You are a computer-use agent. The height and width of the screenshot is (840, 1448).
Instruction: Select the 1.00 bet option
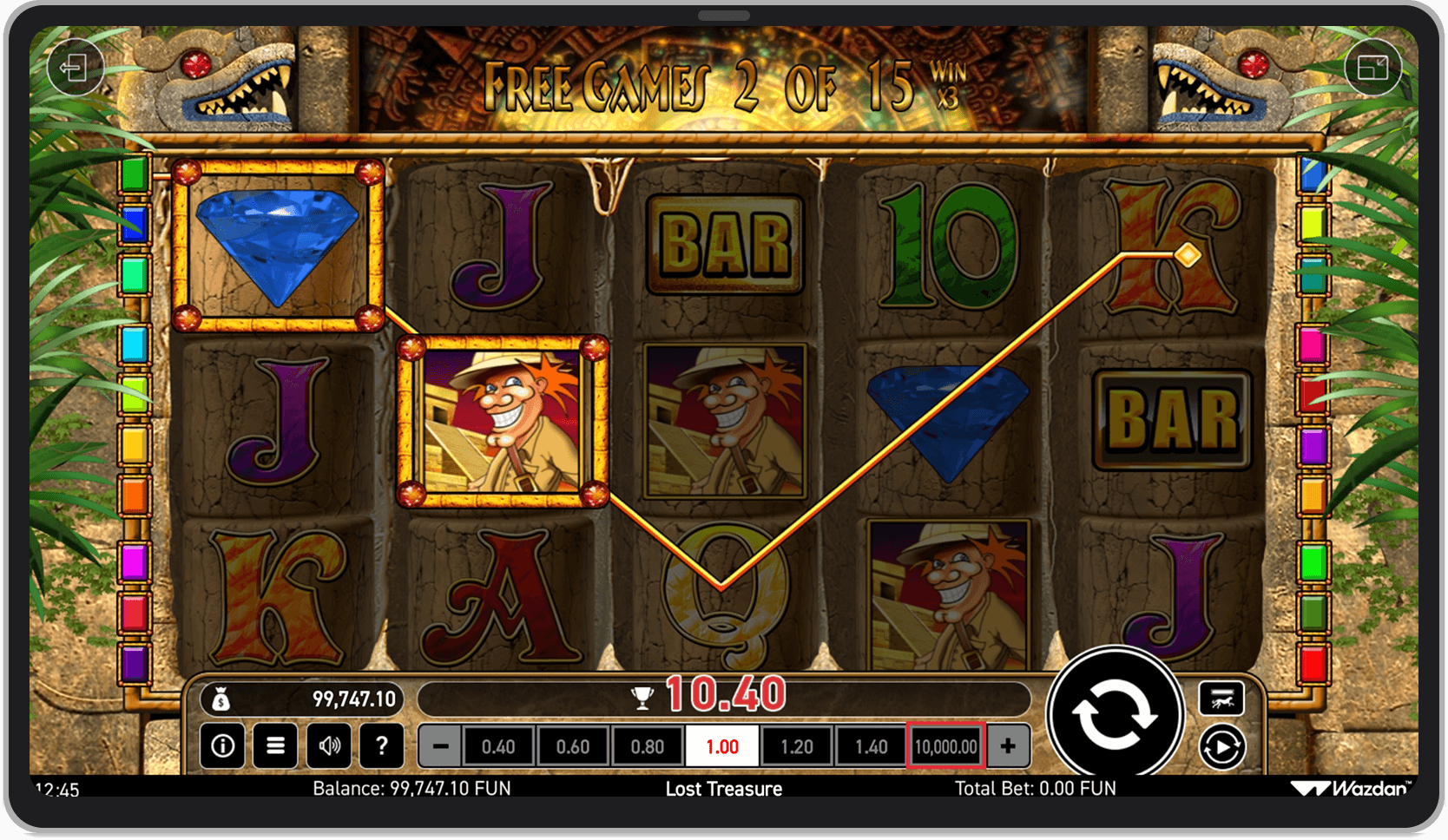(723, 745)
